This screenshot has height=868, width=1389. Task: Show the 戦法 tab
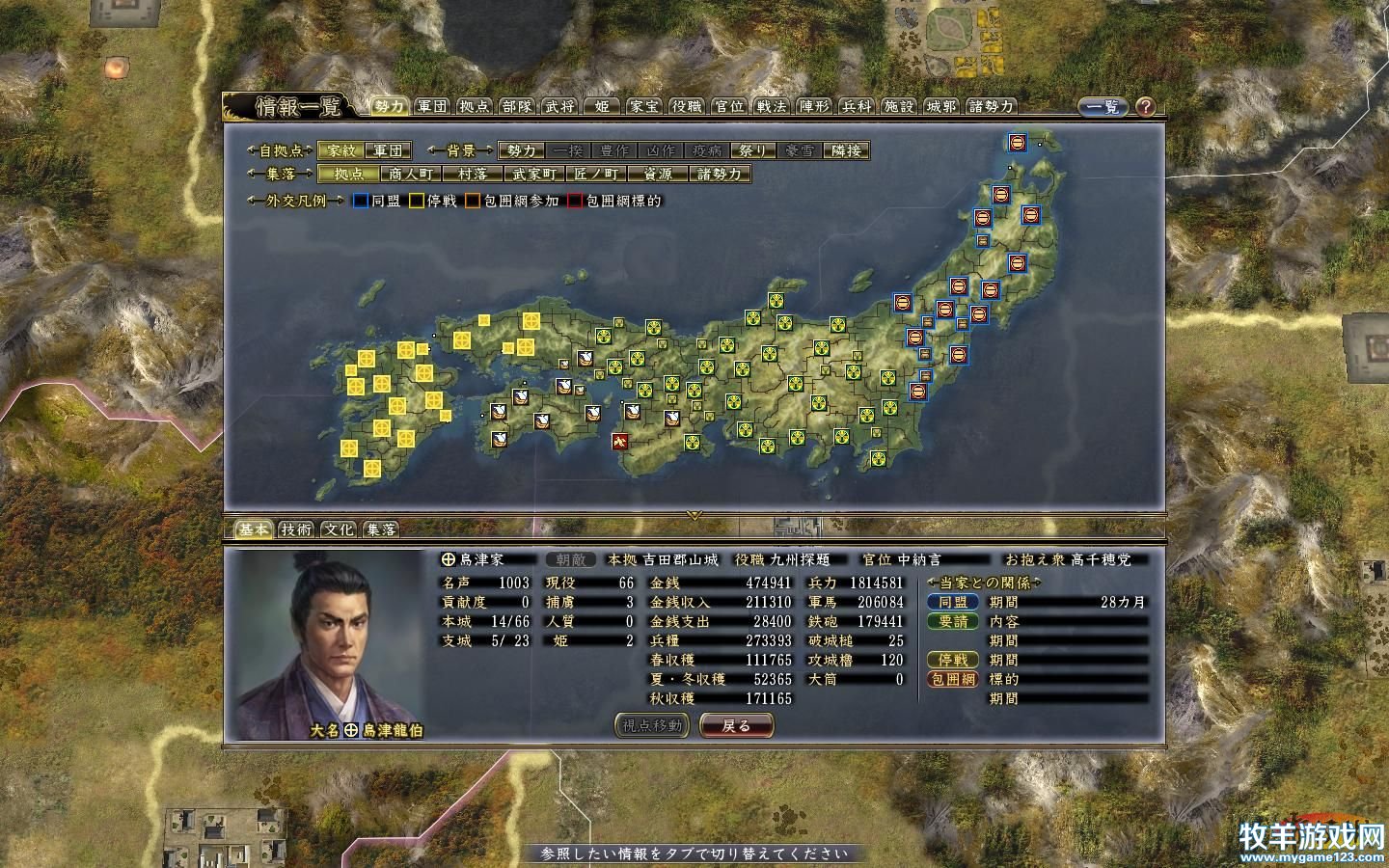tap(772, 106)
